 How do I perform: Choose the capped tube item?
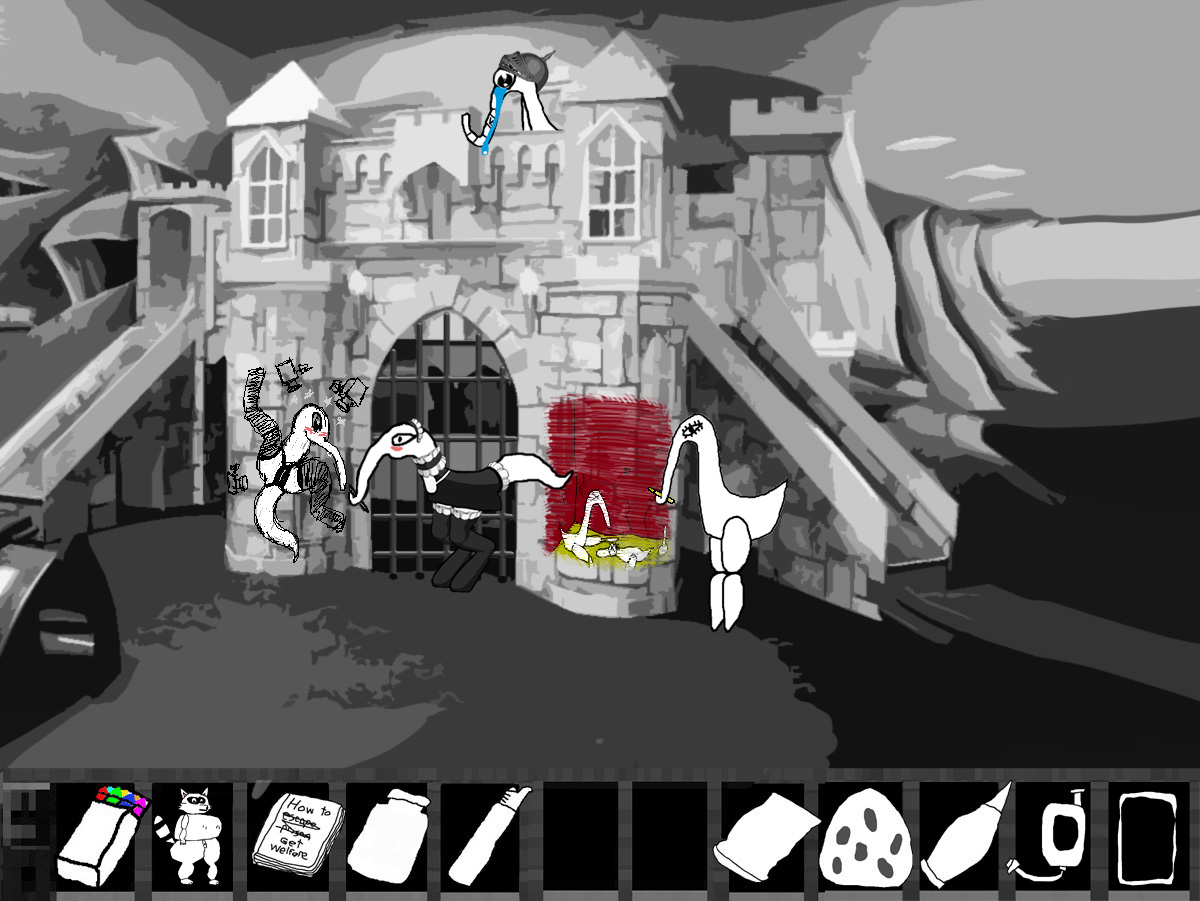[x=488, y=836]
